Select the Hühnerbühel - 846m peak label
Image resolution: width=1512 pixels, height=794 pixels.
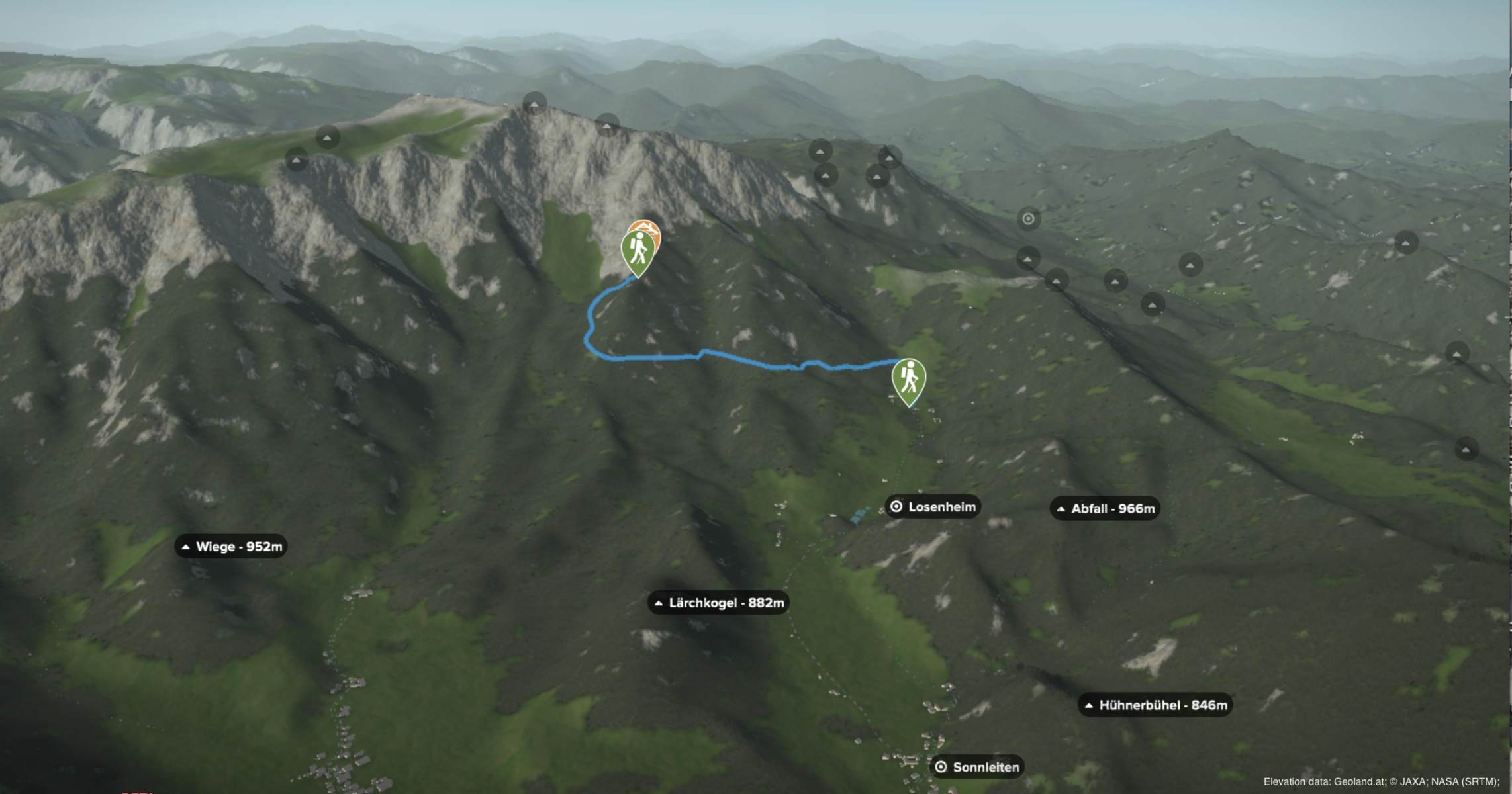pyautogui.click(x=1155, y=705)
